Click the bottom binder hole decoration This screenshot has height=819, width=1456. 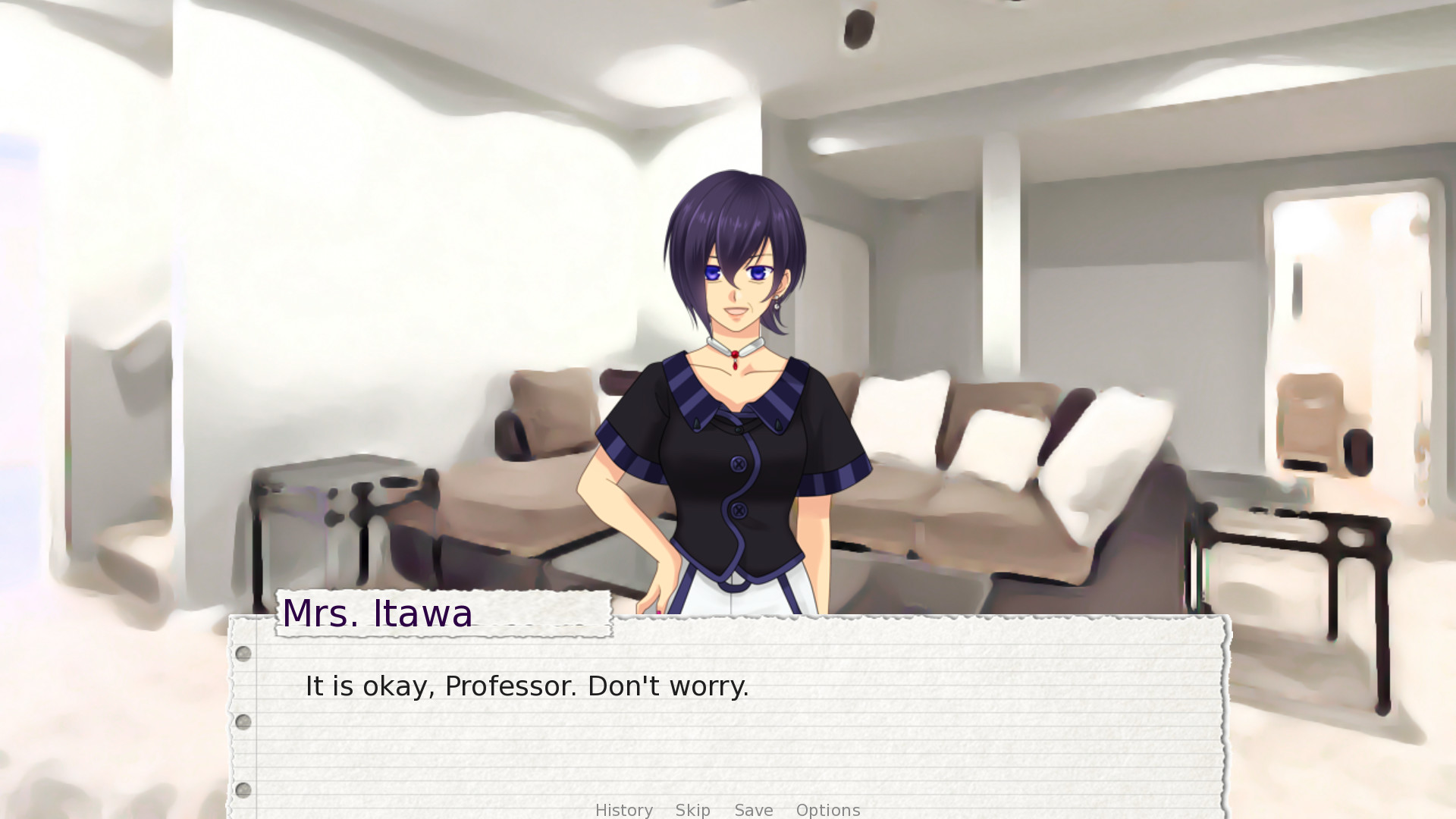click(x=243, y=789)
